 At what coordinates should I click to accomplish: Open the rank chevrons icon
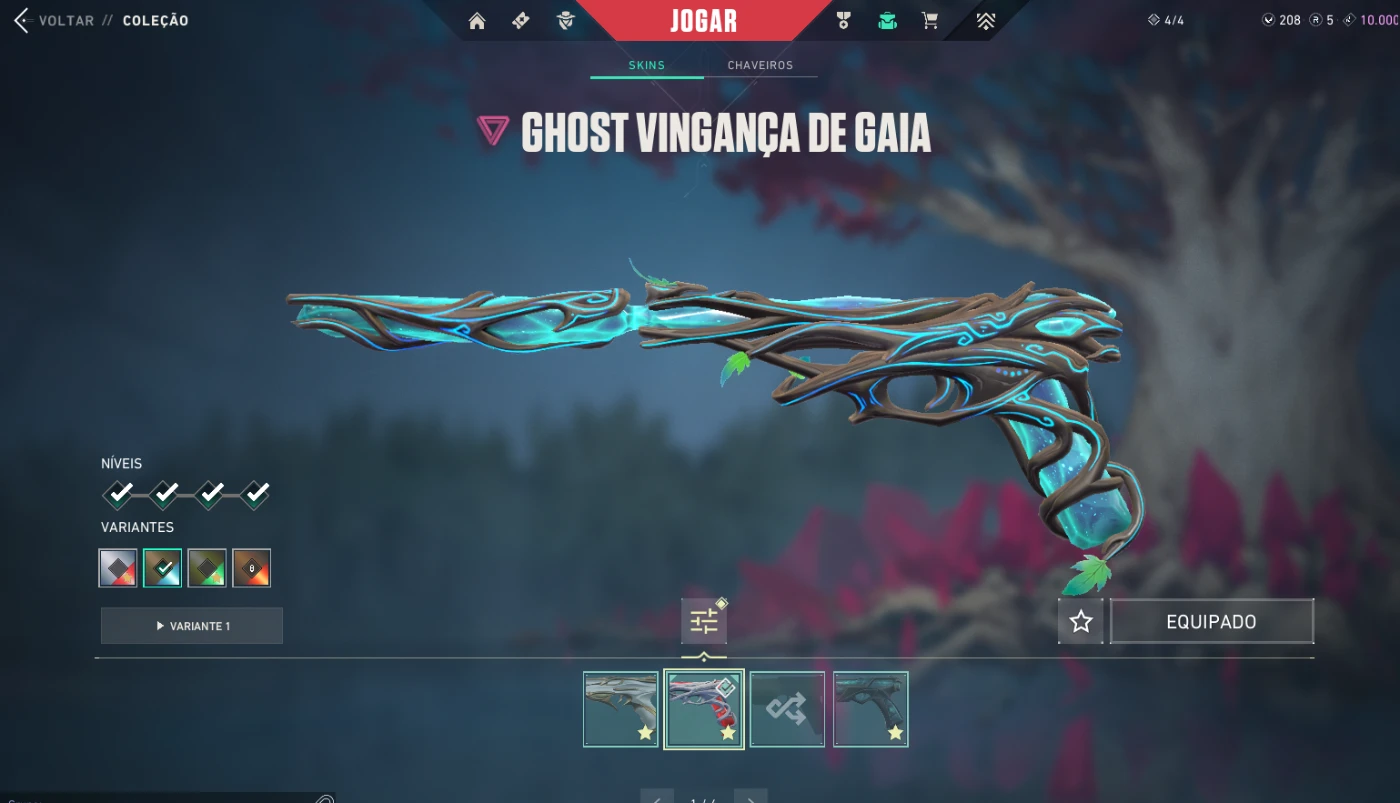tap(985, 21)
